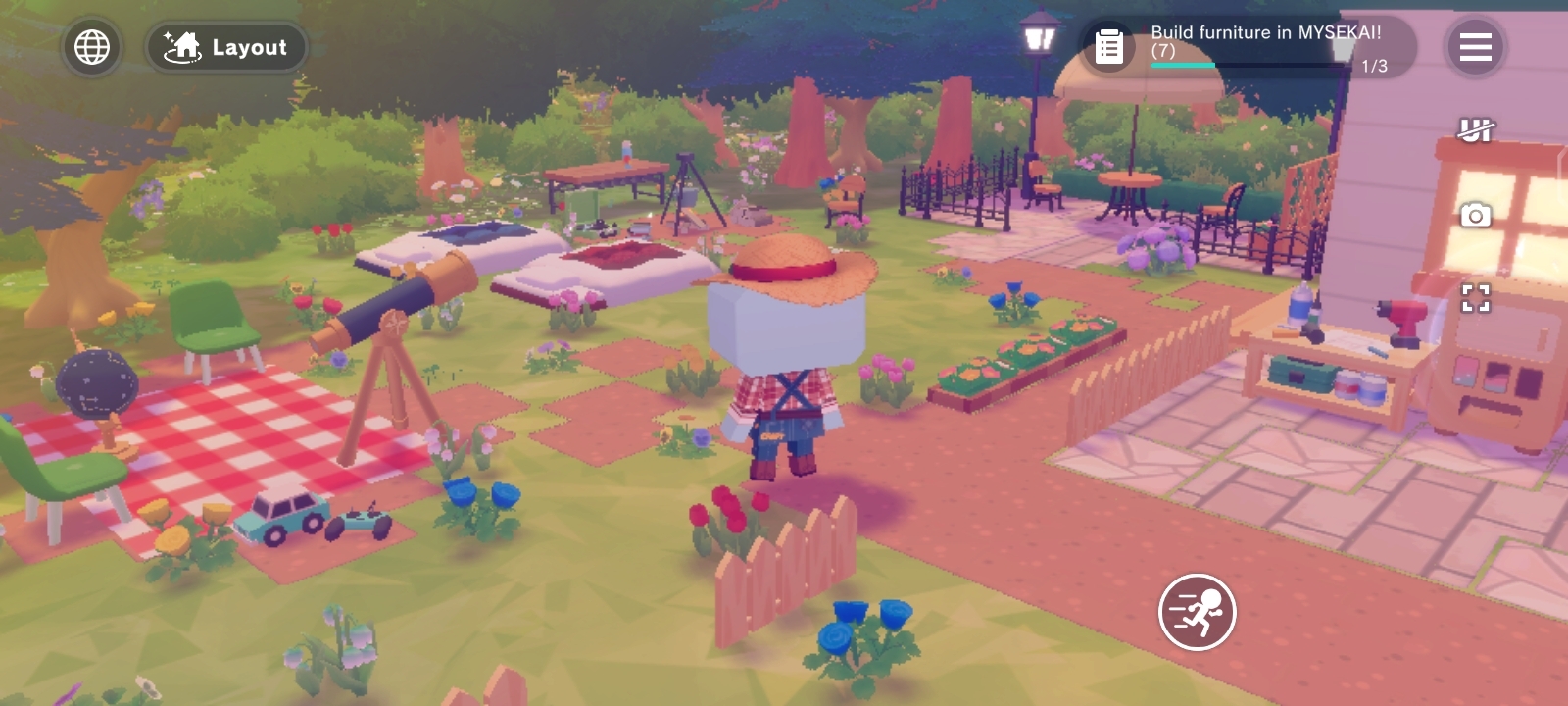This screenshot has height=706, width=1568.
Task: Open the camera photo mode
Action: click(x=1475, y=215)
